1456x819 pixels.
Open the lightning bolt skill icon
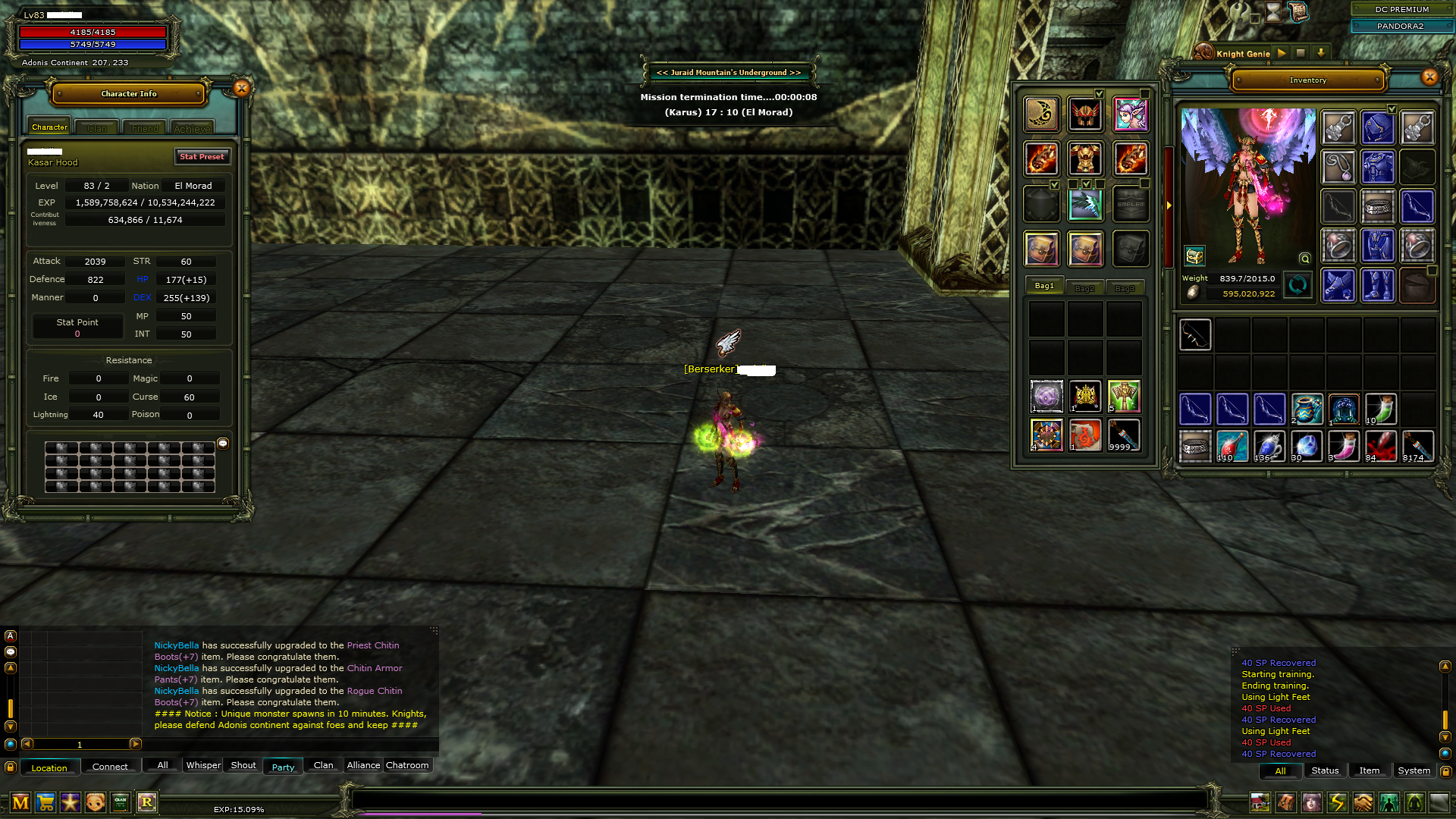1337,802
